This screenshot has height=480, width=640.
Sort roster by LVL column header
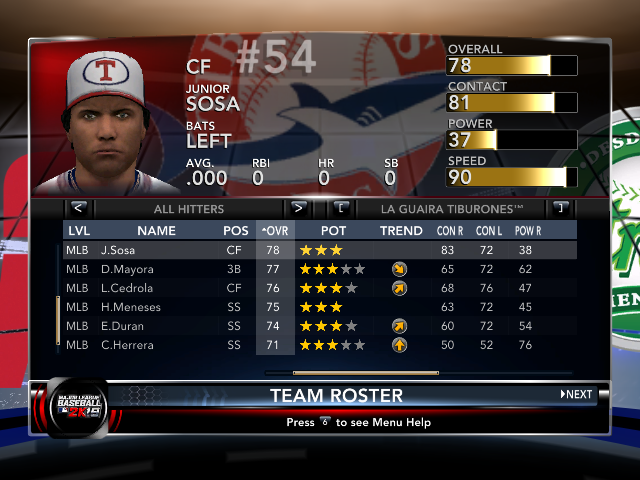pyautogui.click(x=79, y=231)
